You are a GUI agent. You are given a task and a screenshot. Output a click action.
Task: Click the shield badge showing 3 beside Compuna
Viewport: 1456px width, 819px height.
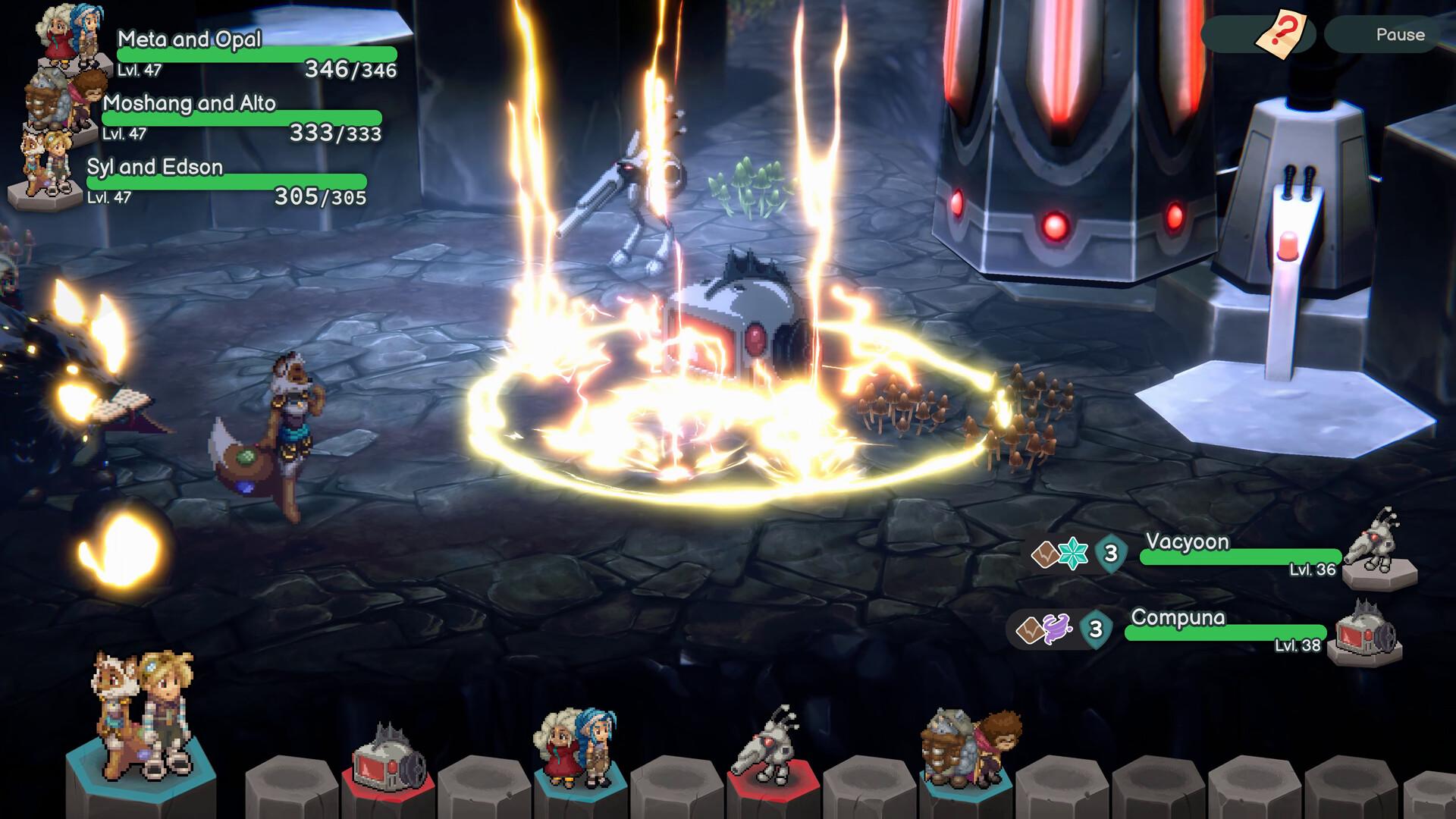click(1094, 630)
